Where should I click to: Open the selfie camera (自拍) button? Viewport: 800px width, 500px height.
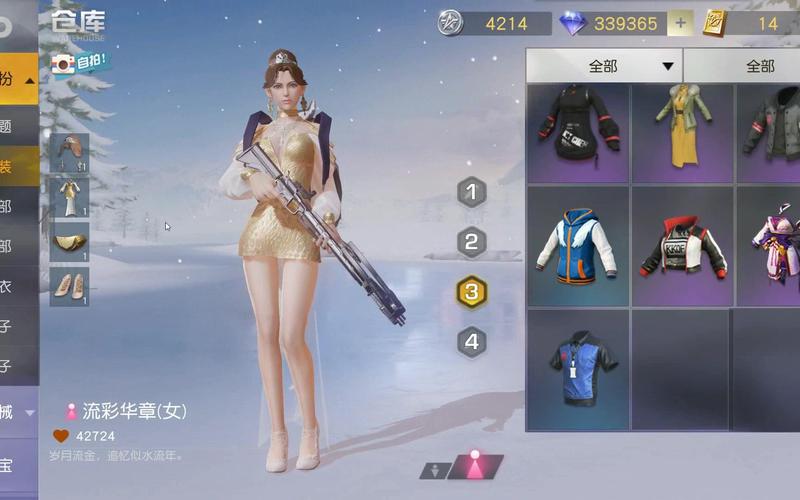pos(81,63)
